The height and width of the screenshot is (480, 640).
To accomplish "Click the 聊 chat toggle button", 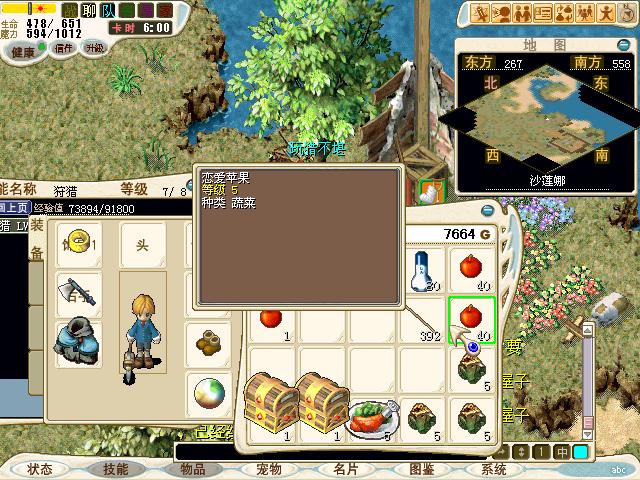I will [88, 10].
